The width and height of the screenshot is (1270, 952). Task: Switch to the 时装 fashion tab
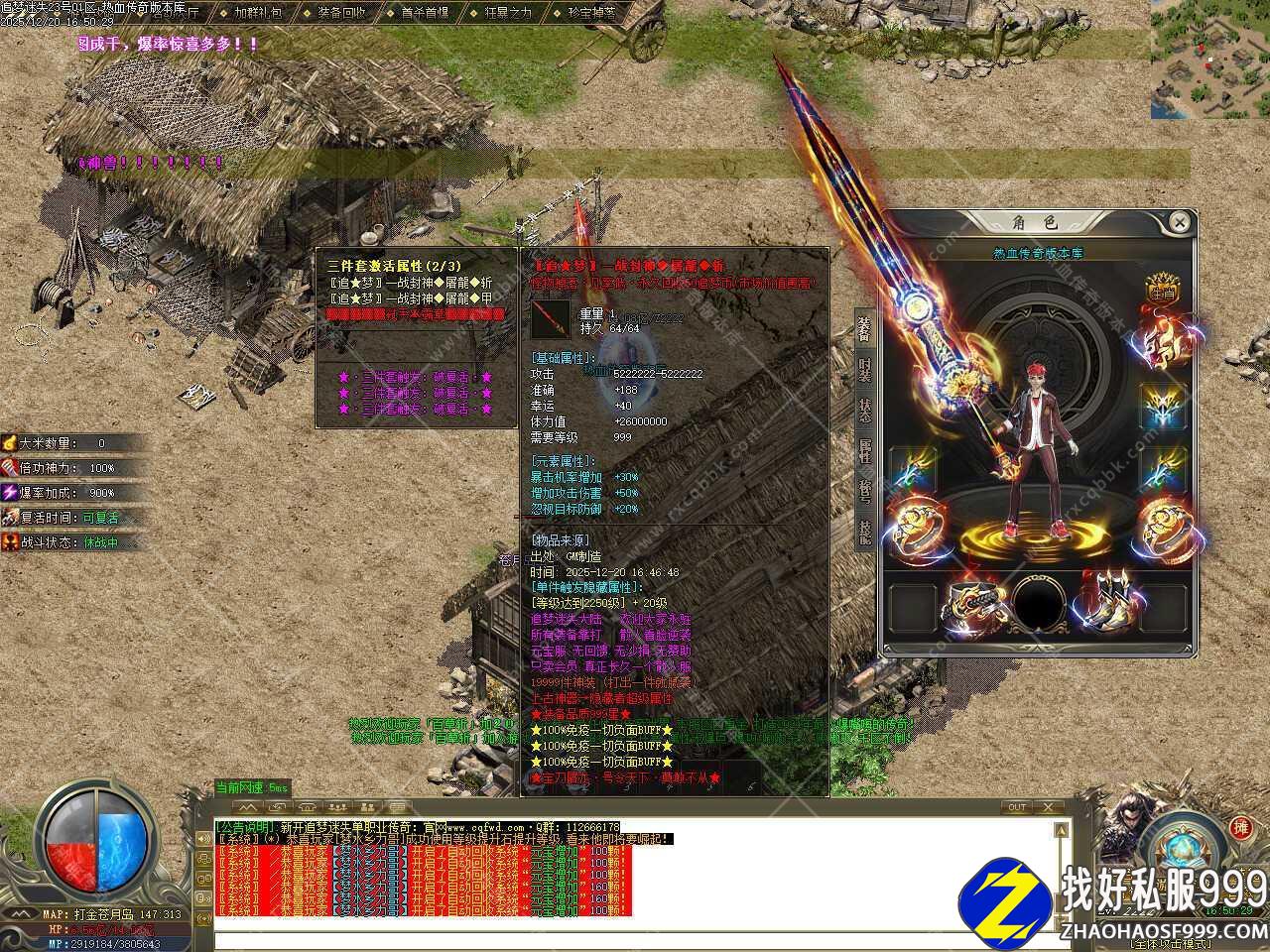click(864, 370)
